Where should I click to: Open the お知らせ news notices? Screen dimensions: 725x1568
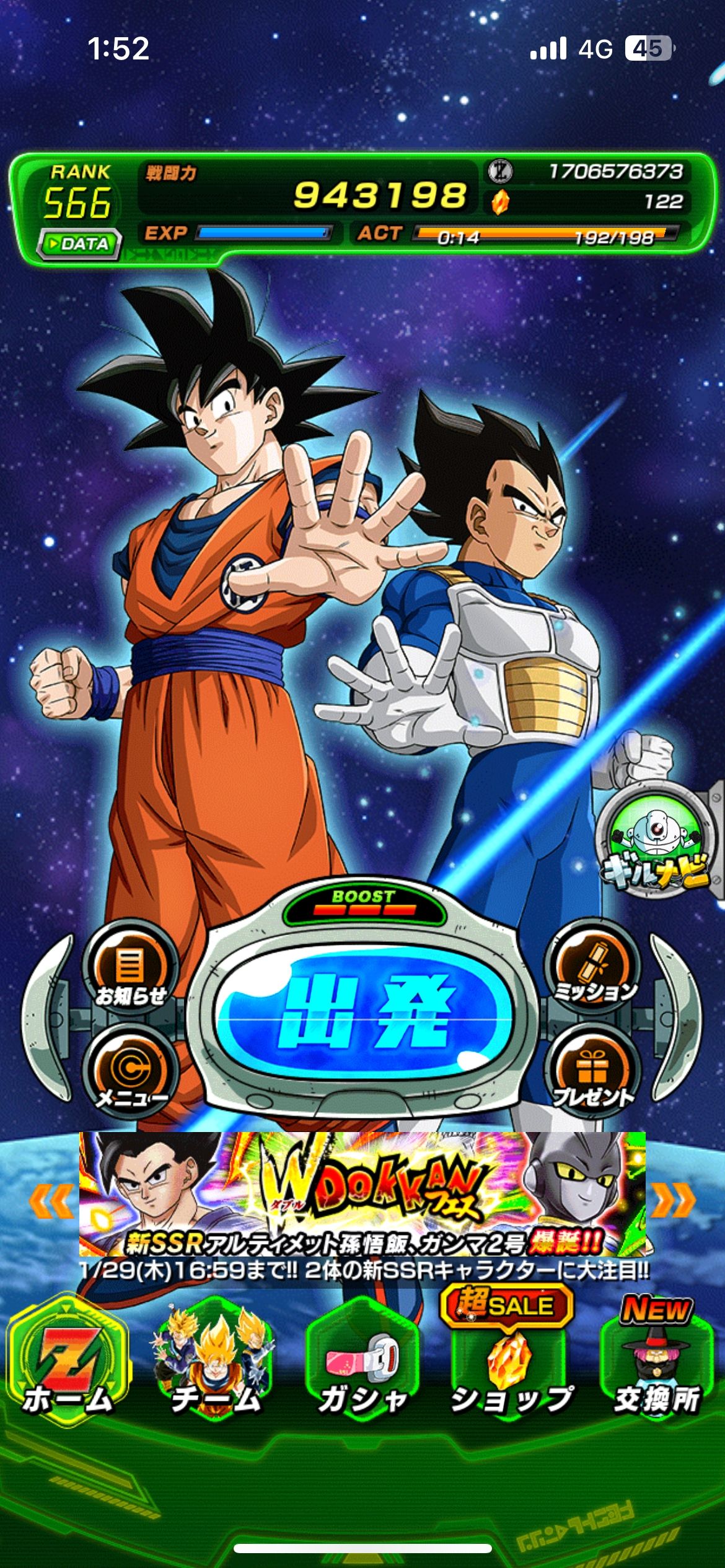point(130,969)
